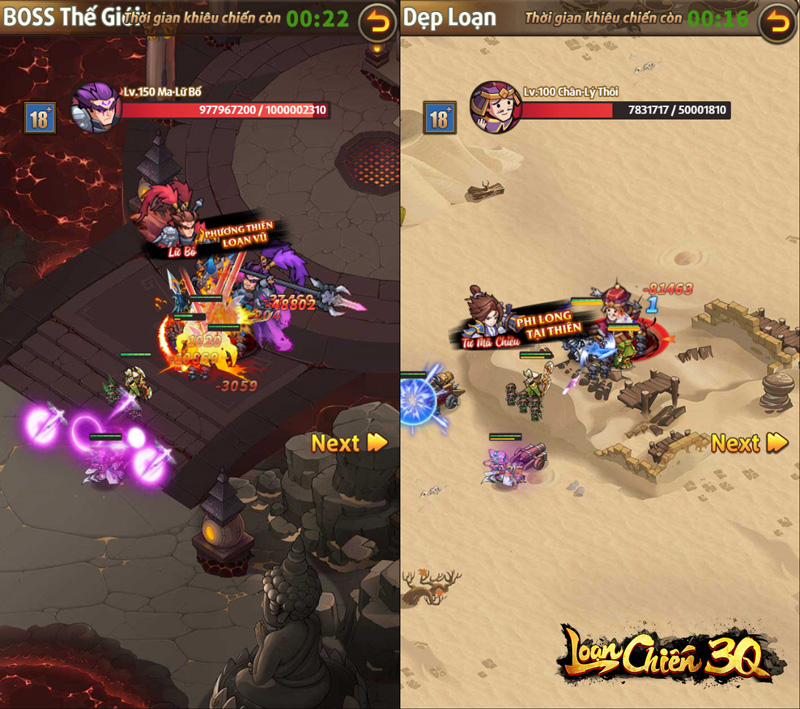Tap Next in the Chân-Lý Thôi desert battle
800x709 pixels.
[x=749, y=443]
